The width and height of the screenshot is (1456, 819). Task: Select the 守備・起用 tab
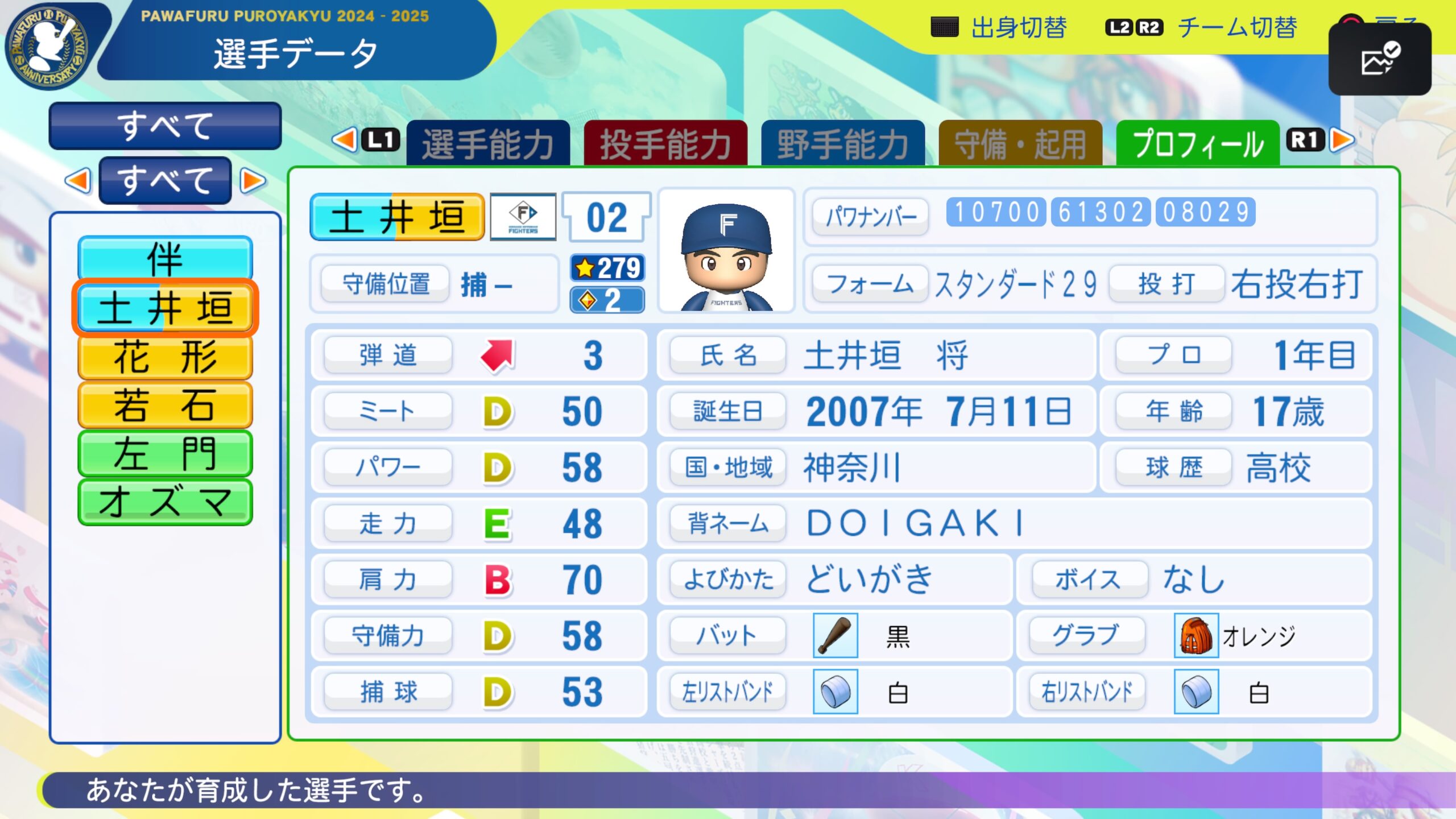(1020, 143)
